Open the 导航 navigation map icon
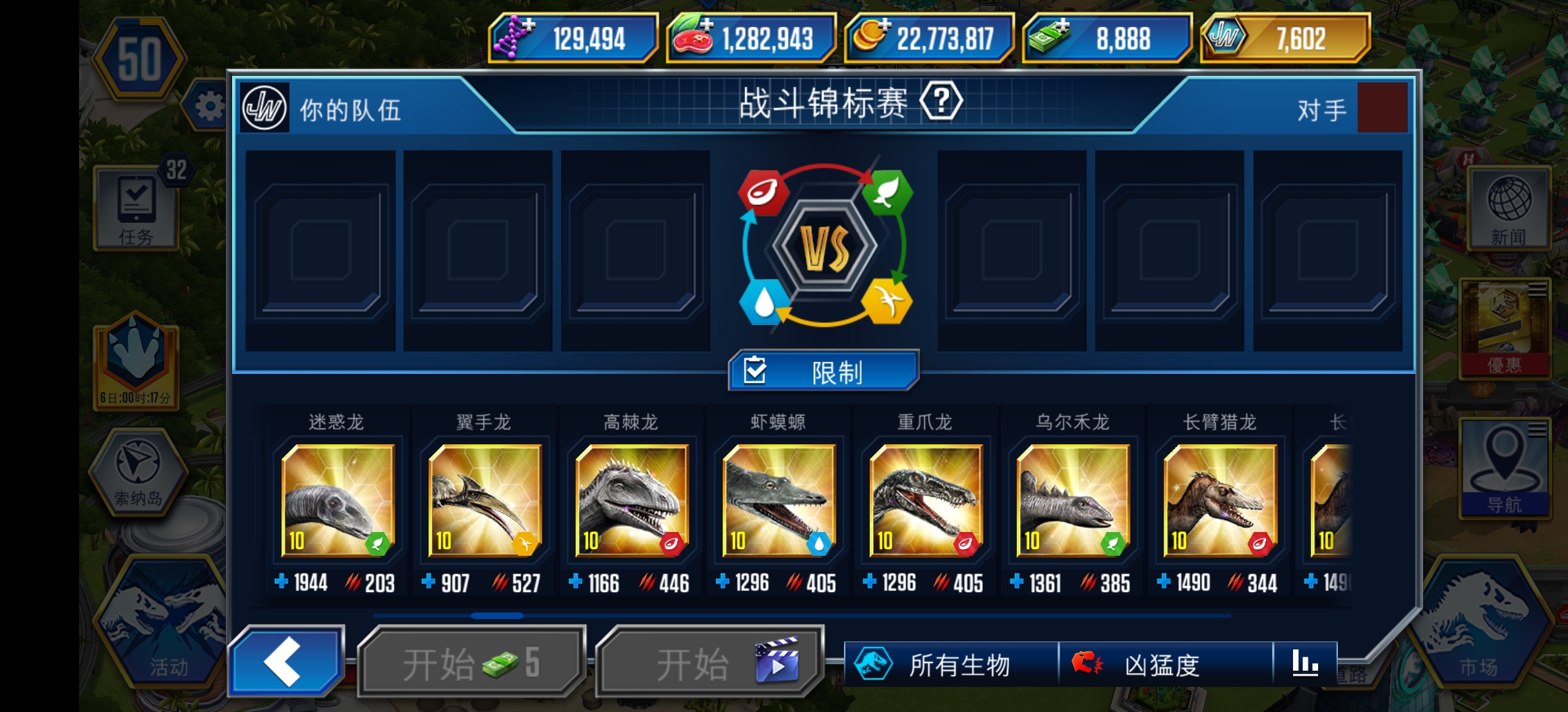The image size is (1568, 712). click(1505, 465)
